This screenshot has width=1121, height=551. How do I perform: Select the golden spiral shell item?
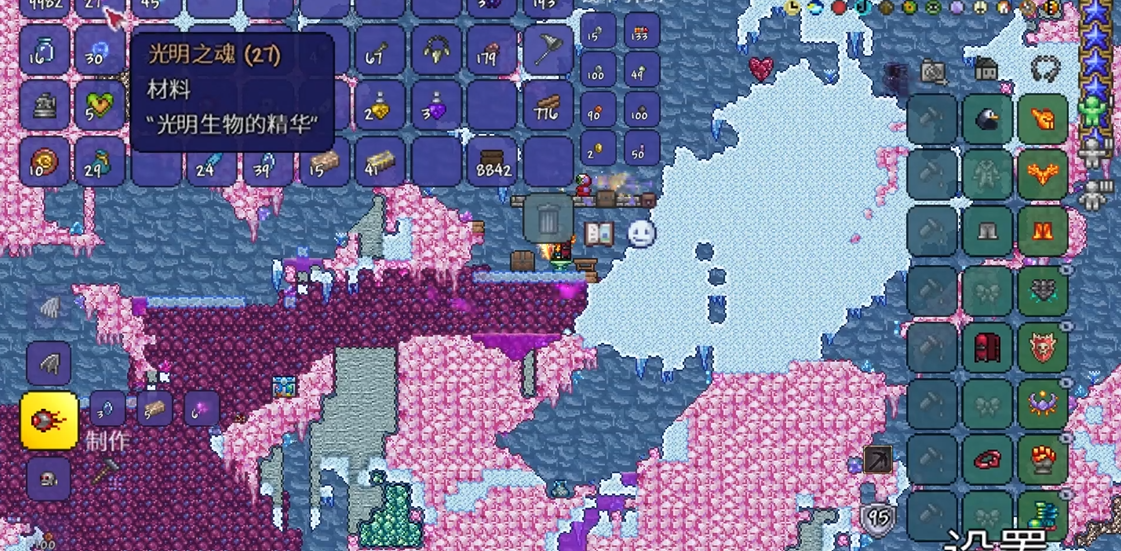click(x=44, y=162)
